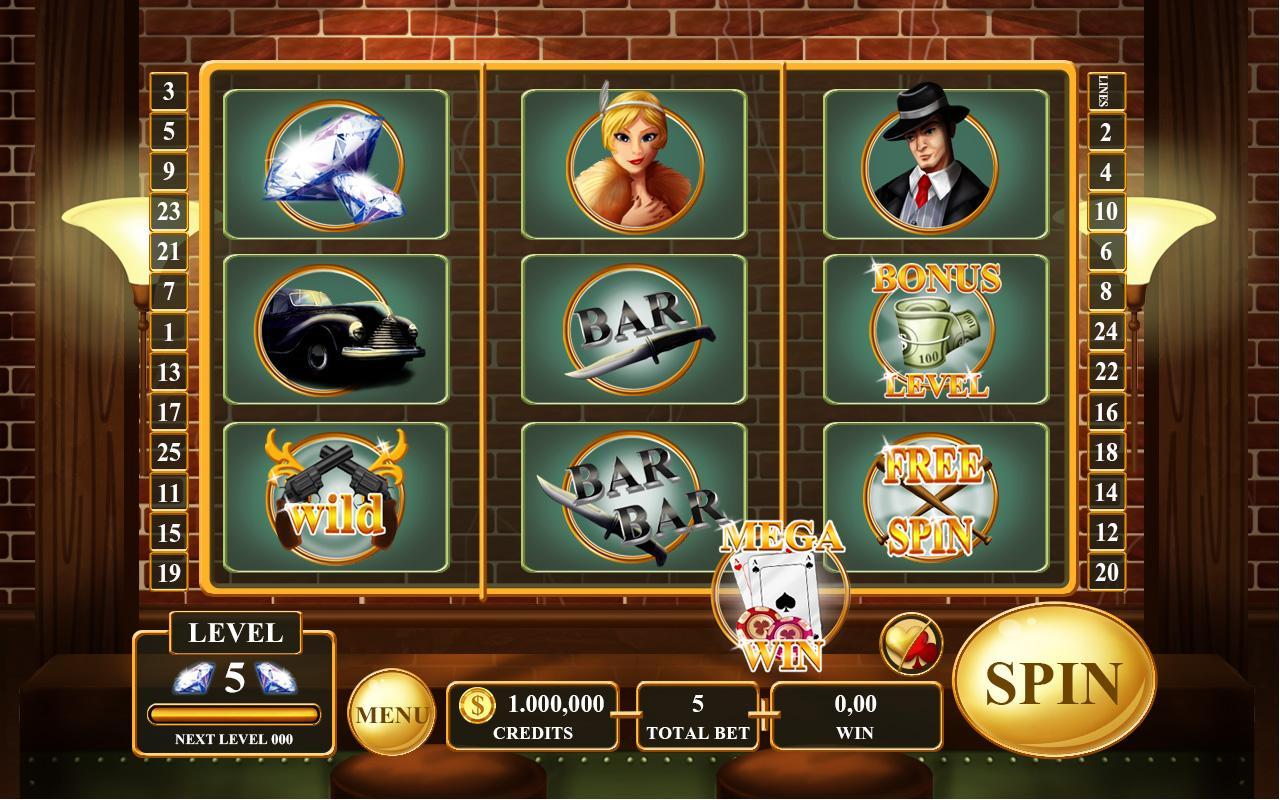The width and height of the screenshot is (1280, 800).
Task: Activate payline 25 on left panel
Action: coord(170,452)
